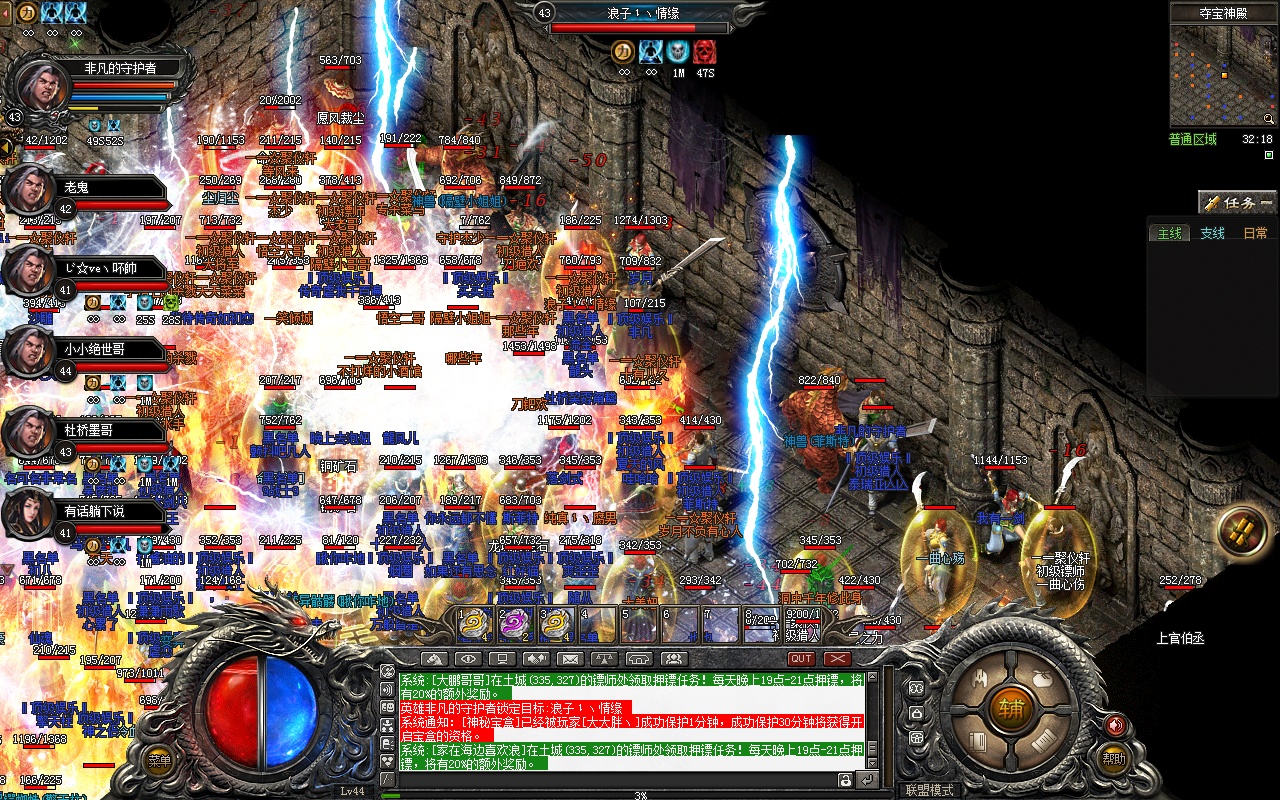Switch to the 日常 daily quest tab
1280x800 pixels.
(1255, 233)
